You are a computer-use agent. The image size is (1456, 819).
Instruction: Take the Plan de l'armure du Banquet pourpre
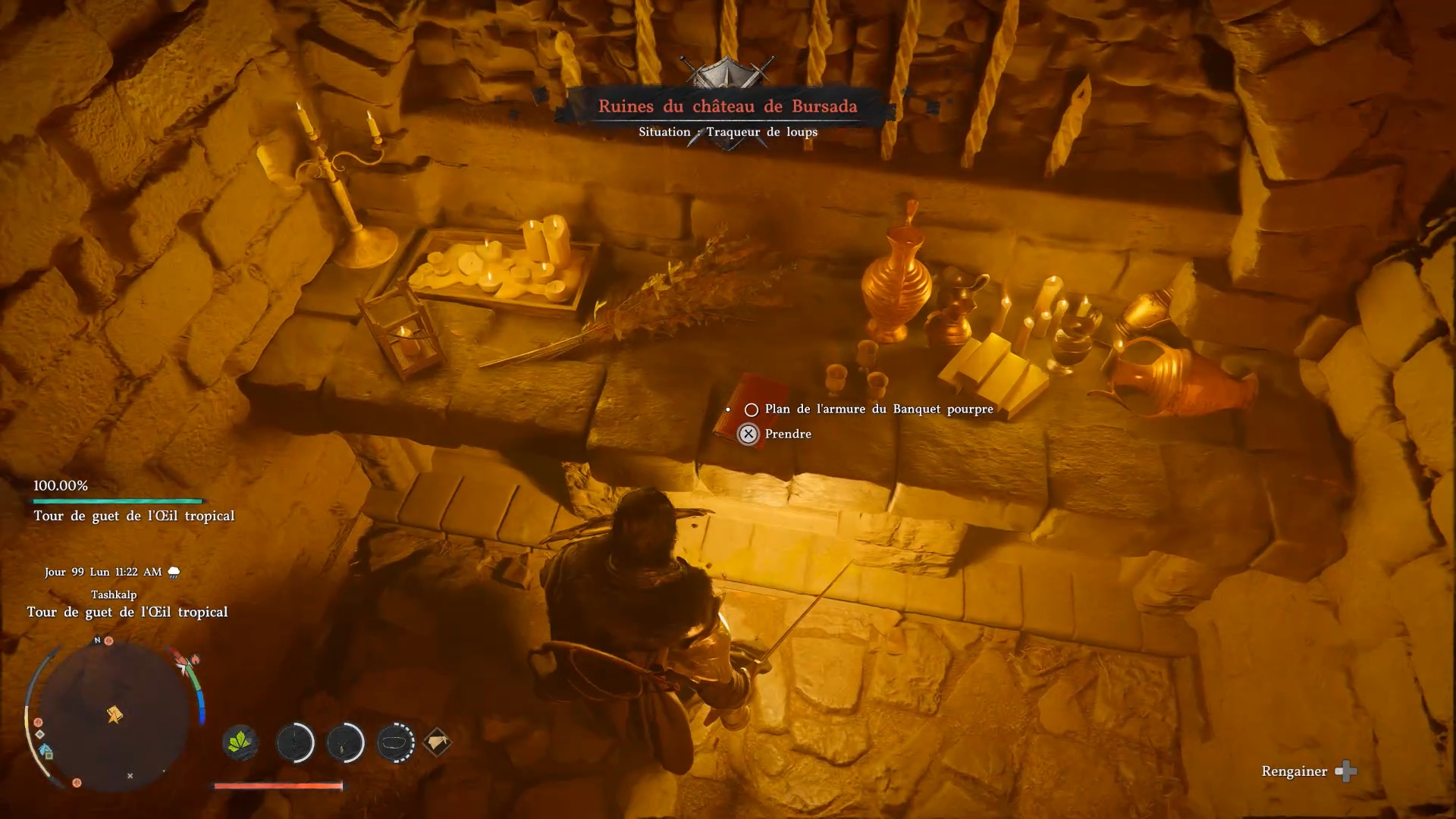point(878,409)
